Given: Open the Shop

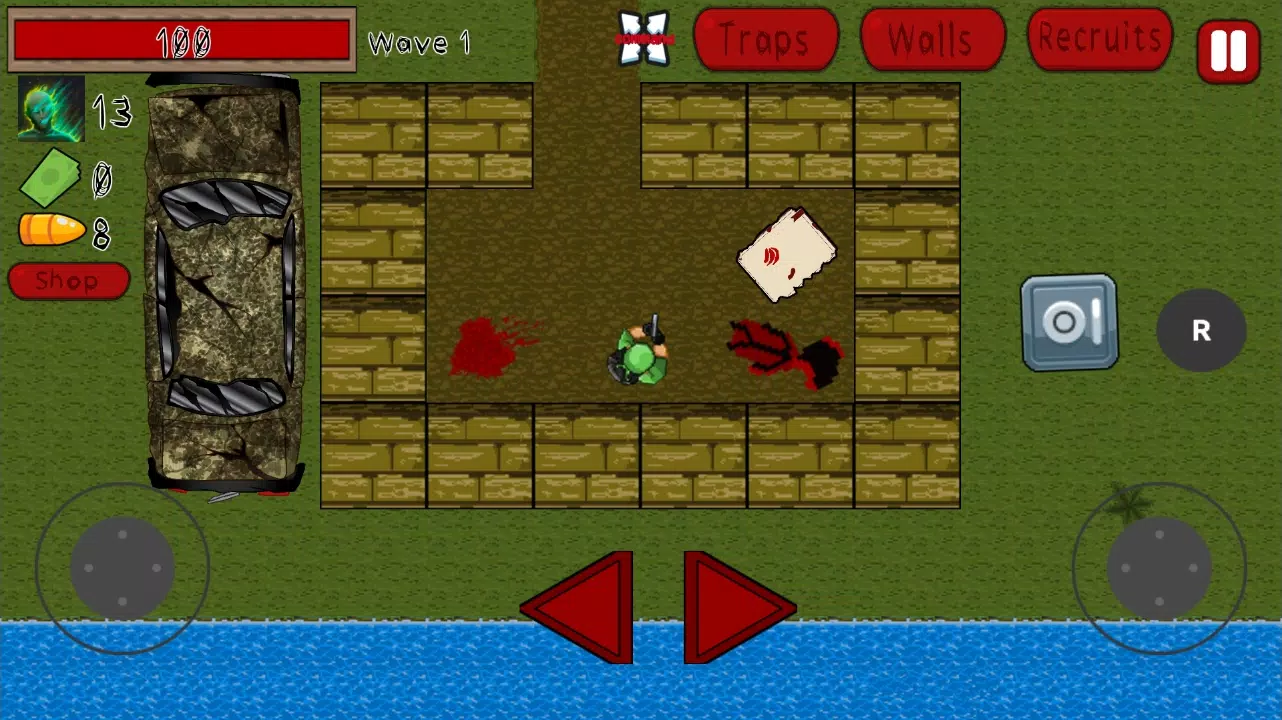Looking at the screenshot, I should tap(68, 280).
